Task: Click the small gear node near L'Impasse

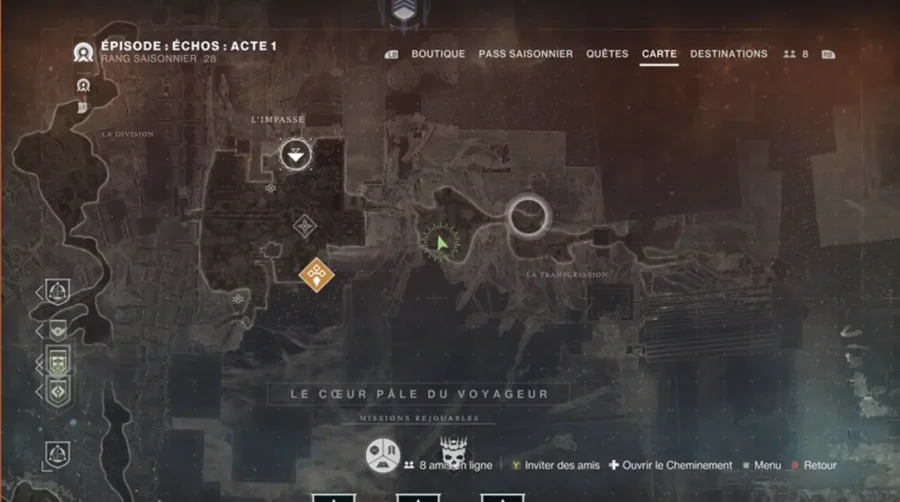Action: pos(270,187)
